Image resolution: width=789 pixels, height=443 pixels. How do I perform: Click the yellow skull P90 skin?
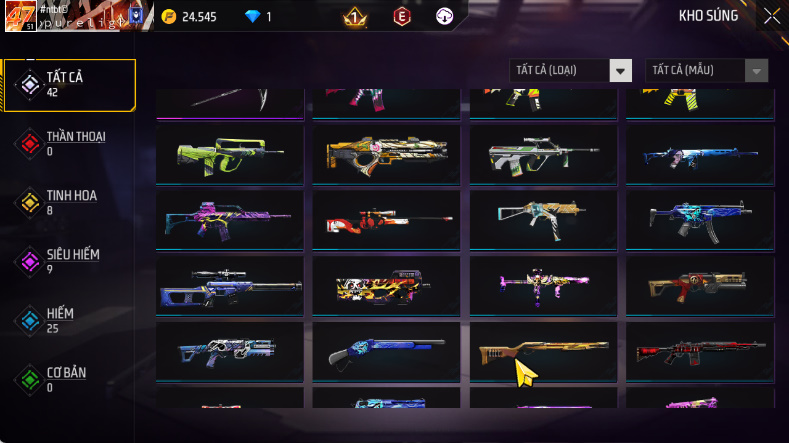pos(386,286)
